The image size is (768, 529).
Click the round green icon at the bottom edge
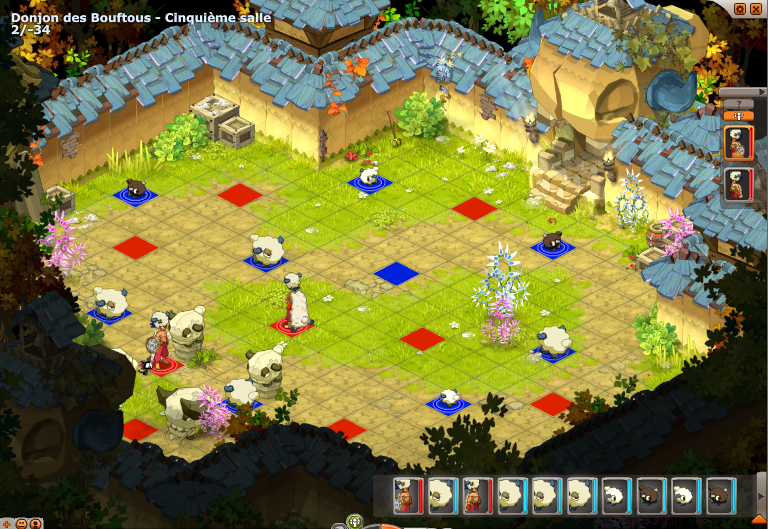point(353,521)
